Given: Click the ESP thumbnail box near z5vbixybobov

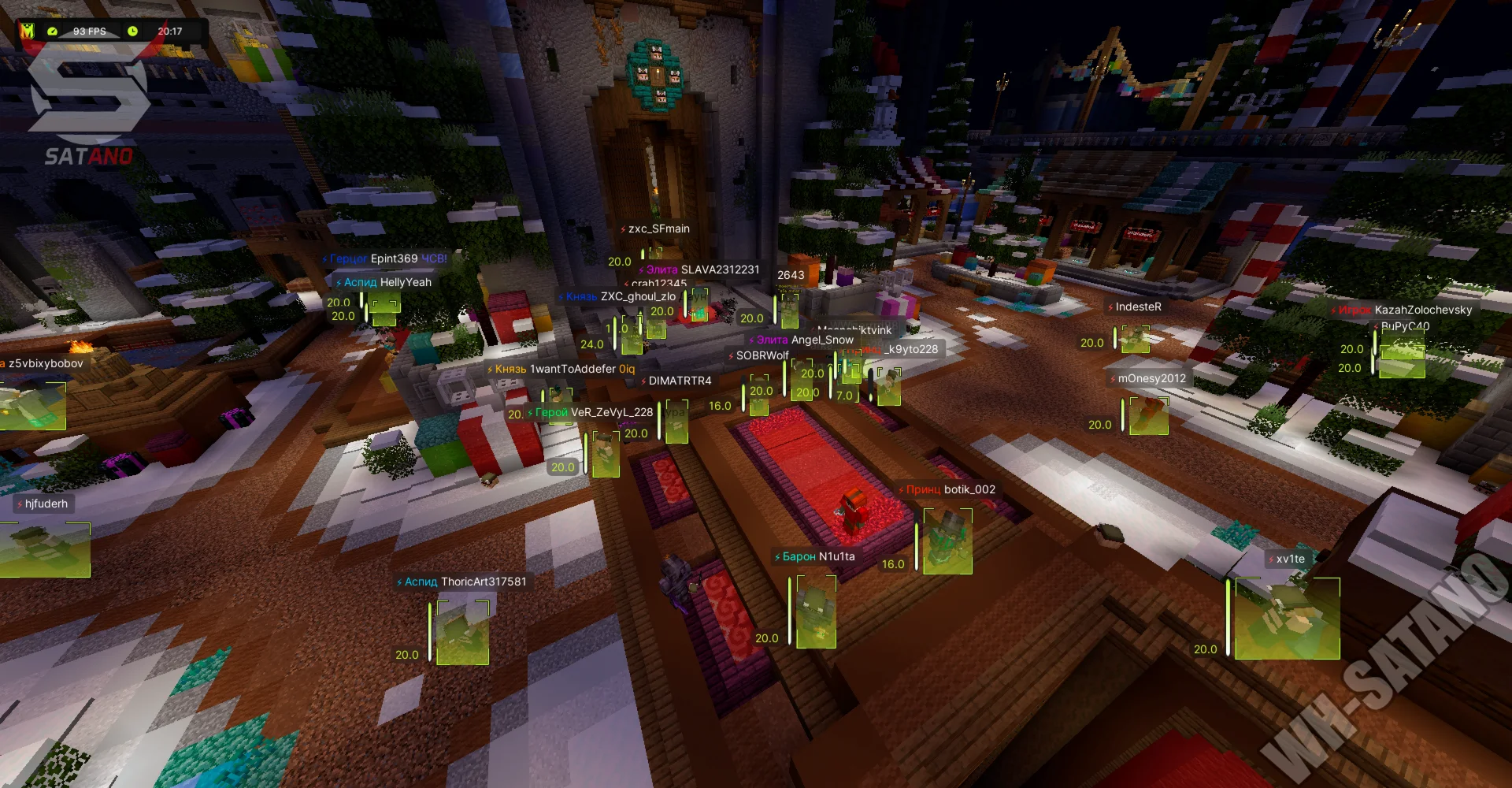Looking at the screenshot, I should (x=31, y=406).
